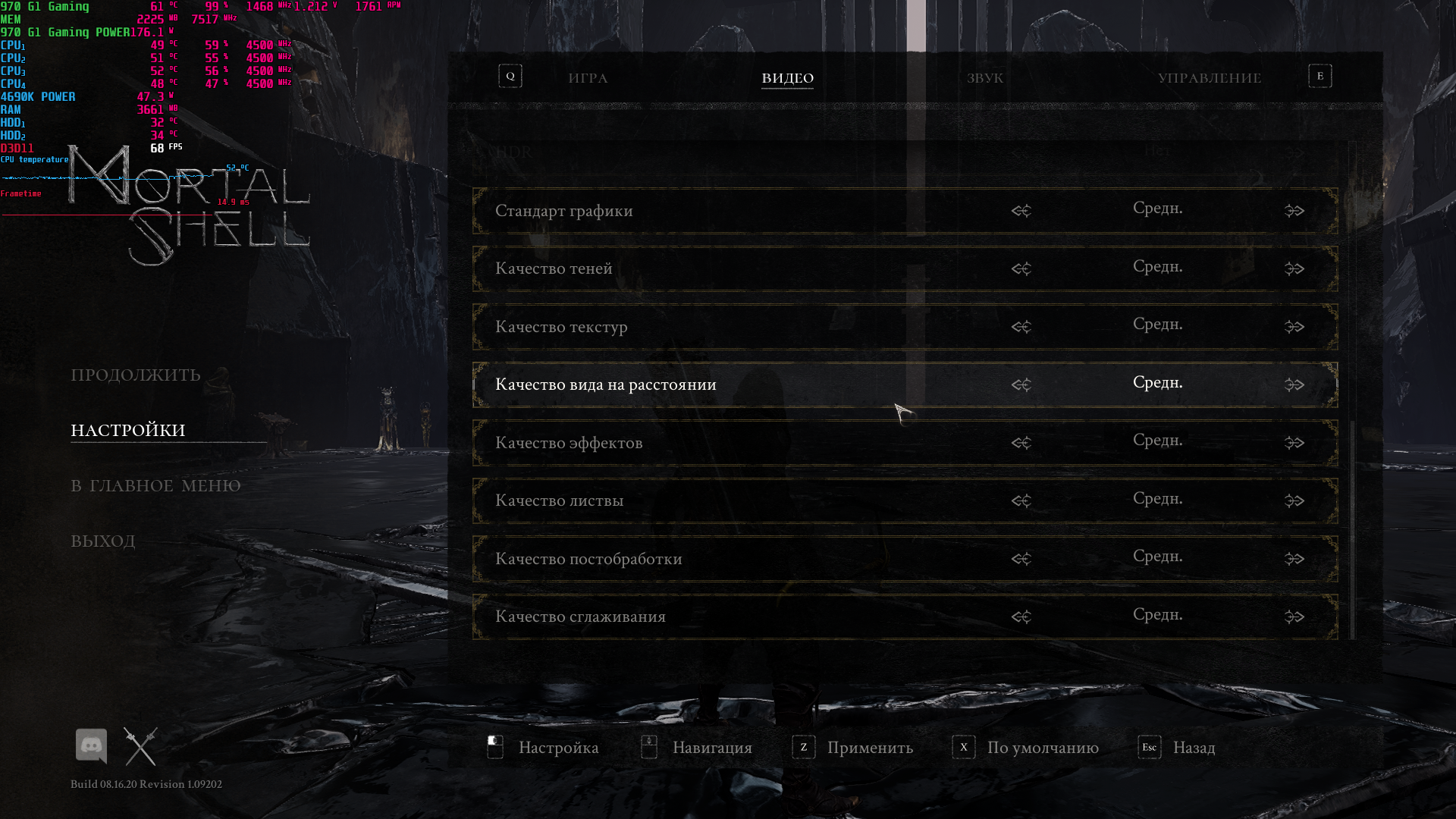Click the crossed swords icon
Viewport: 1456px width, 819px height.
coord(140,747)
